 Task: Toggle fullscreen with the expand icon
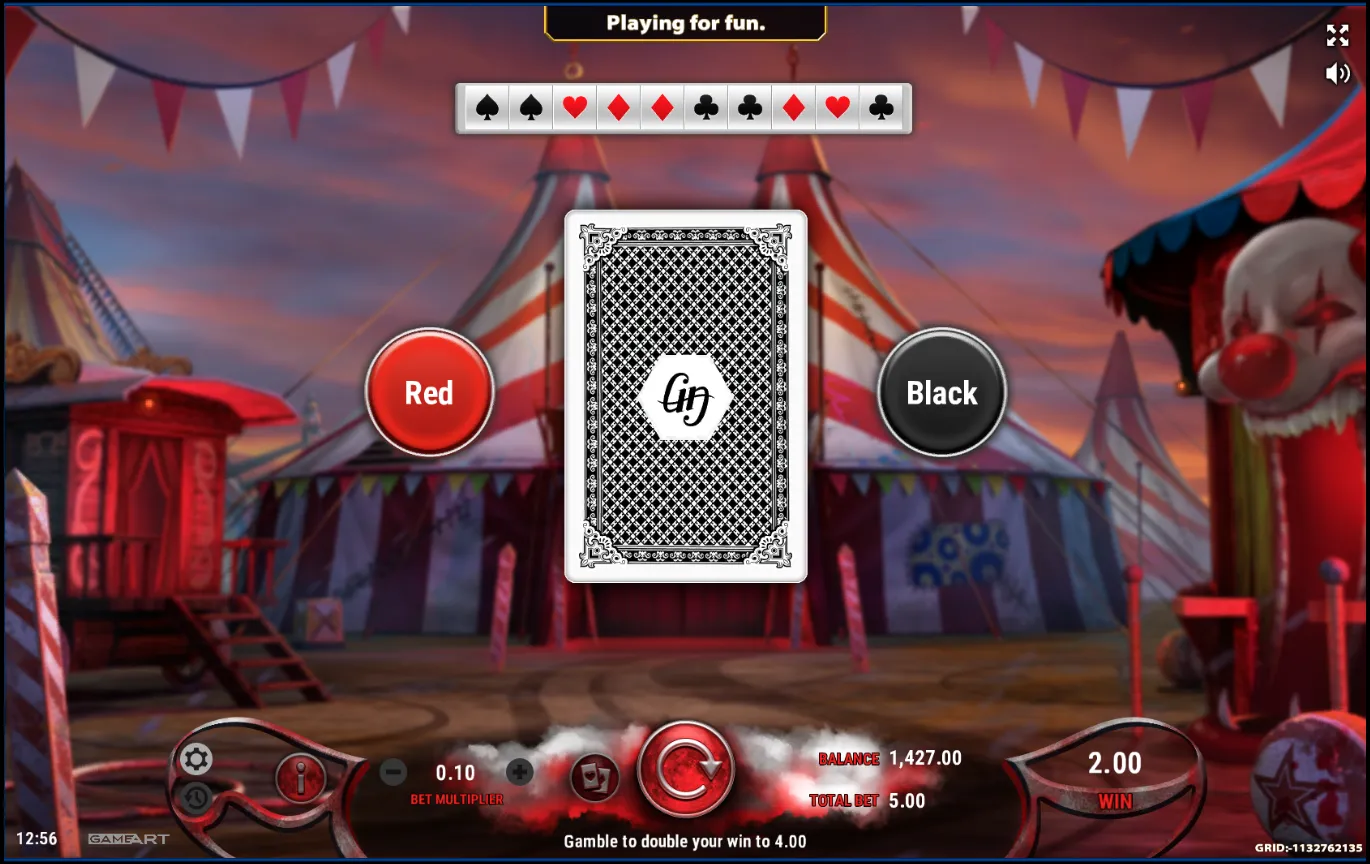click(x=1337, y=36)
